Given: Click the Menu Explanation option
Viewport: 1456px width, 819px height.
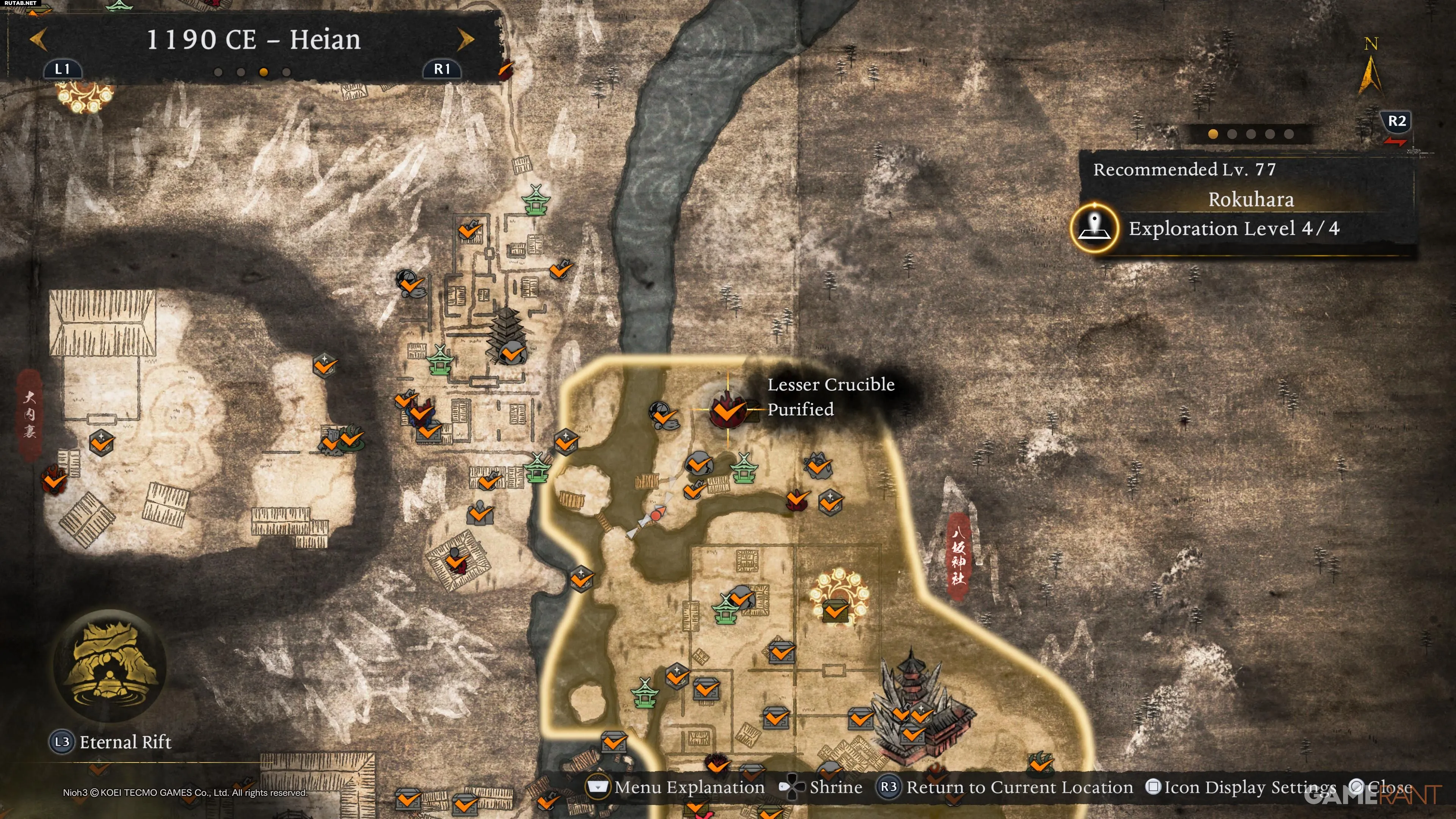Looking at the screenshot, I should 676,787.
